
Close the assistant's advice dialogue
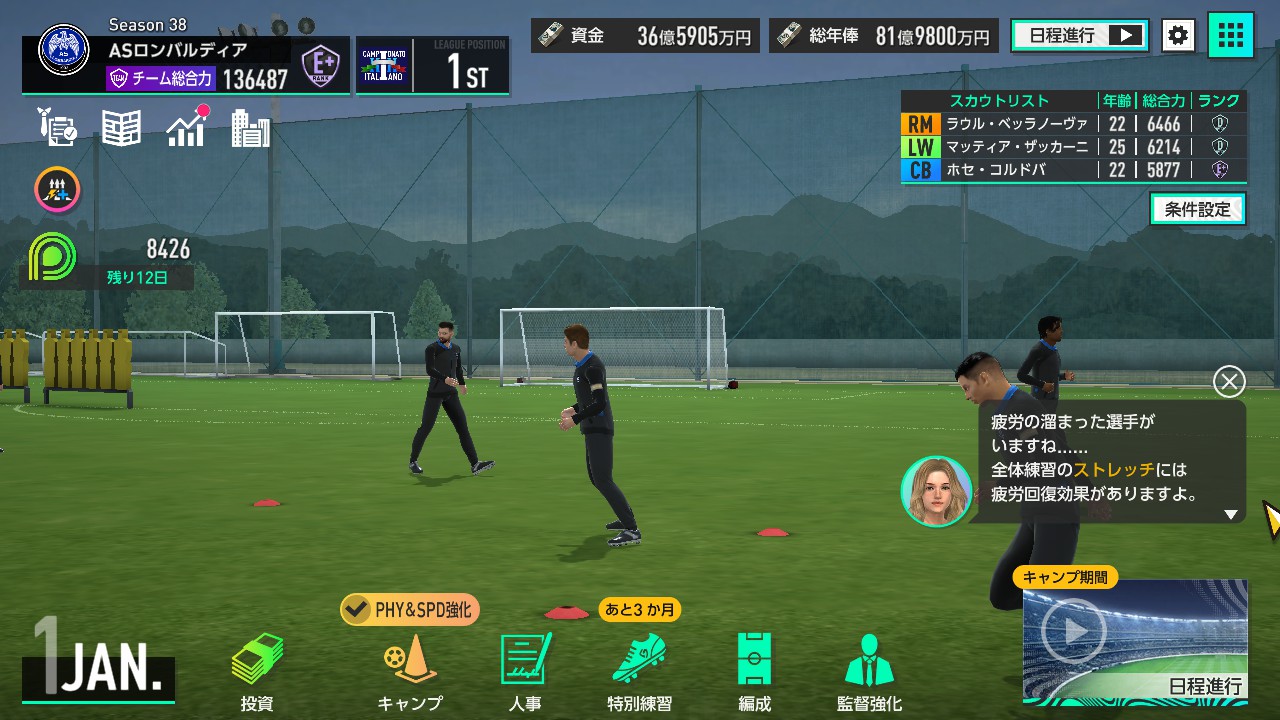point(1229,381)
